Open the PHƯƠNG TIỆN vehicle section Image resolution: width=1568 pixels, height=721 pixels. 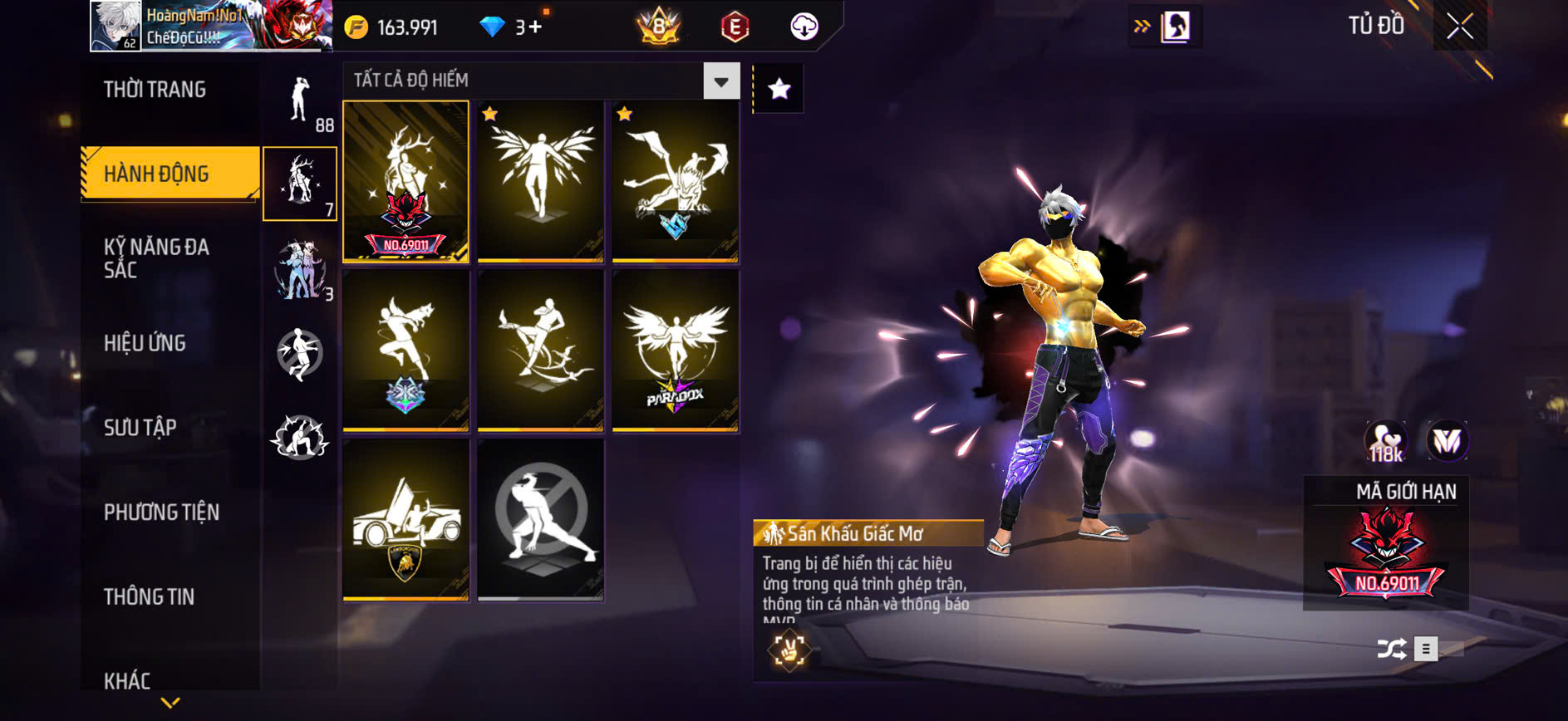pos(160,513)
